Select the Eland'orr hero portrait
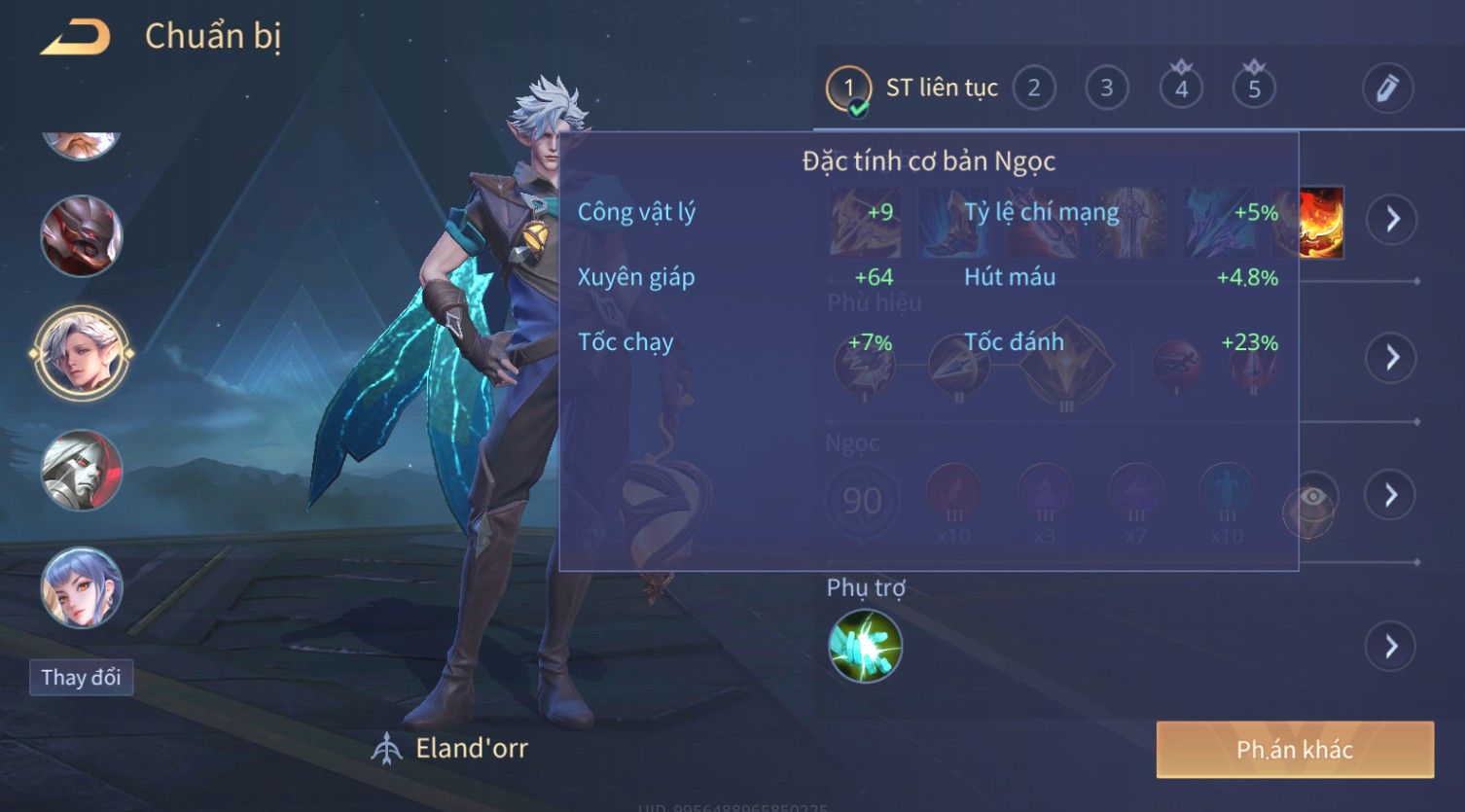This screenshot has width=1465, height=812. [x=81, y=353]
